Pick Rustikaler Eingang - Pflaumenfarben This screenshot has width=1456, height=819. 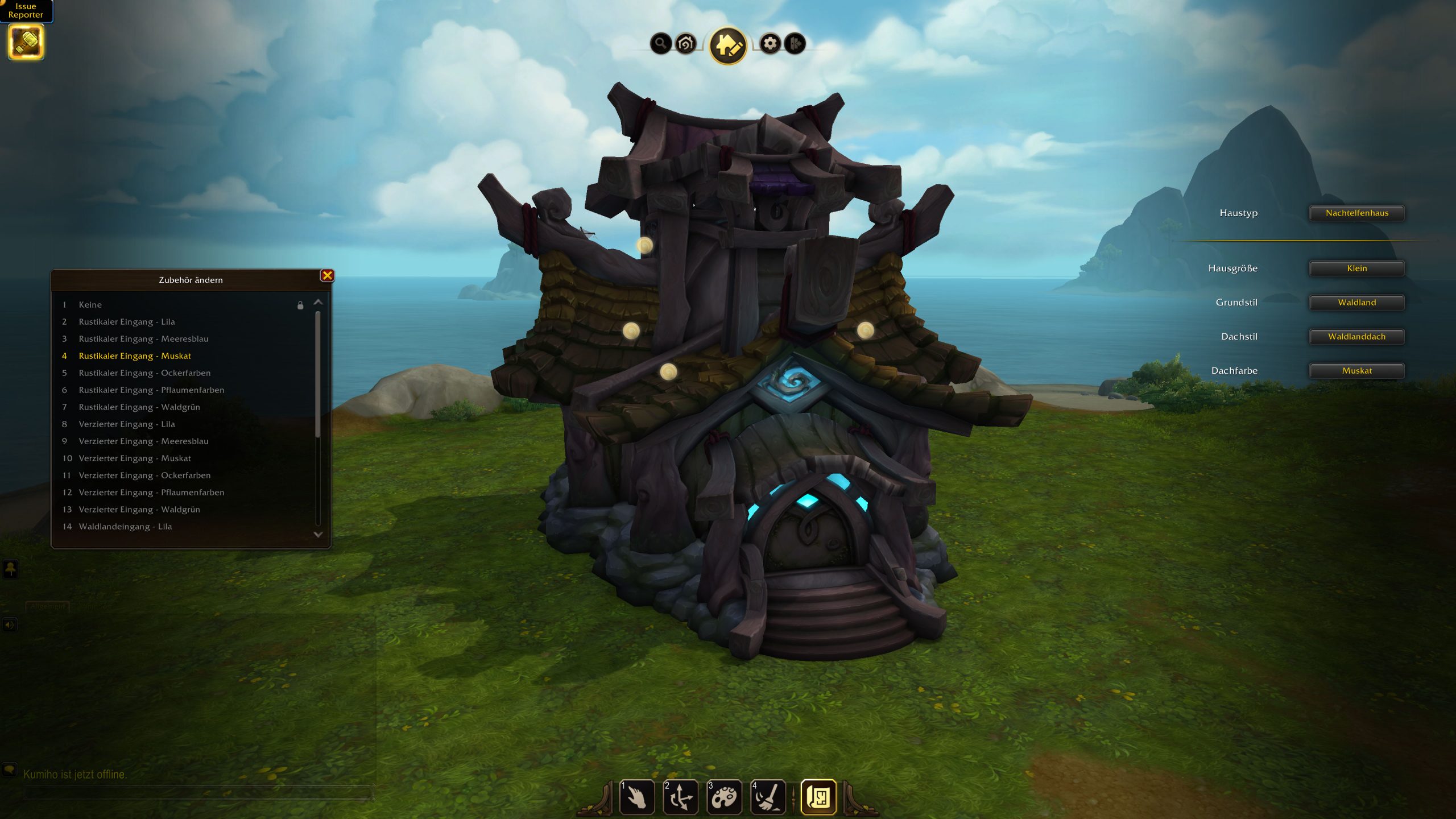[x=151, y=390]
